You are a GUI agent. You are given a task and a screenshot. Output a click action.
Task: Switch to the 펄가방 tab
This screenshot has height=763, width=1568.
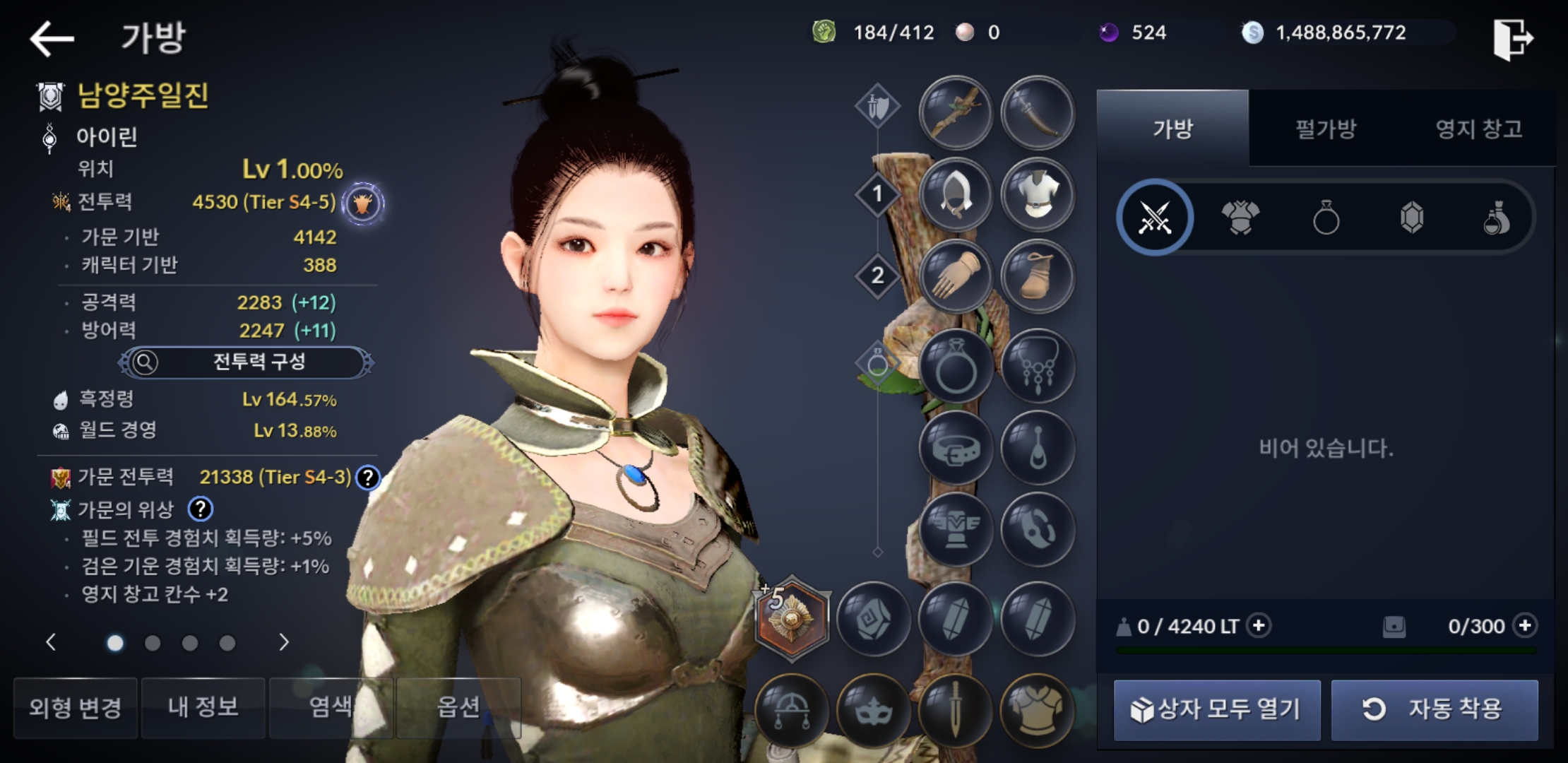pos(1325,129)
